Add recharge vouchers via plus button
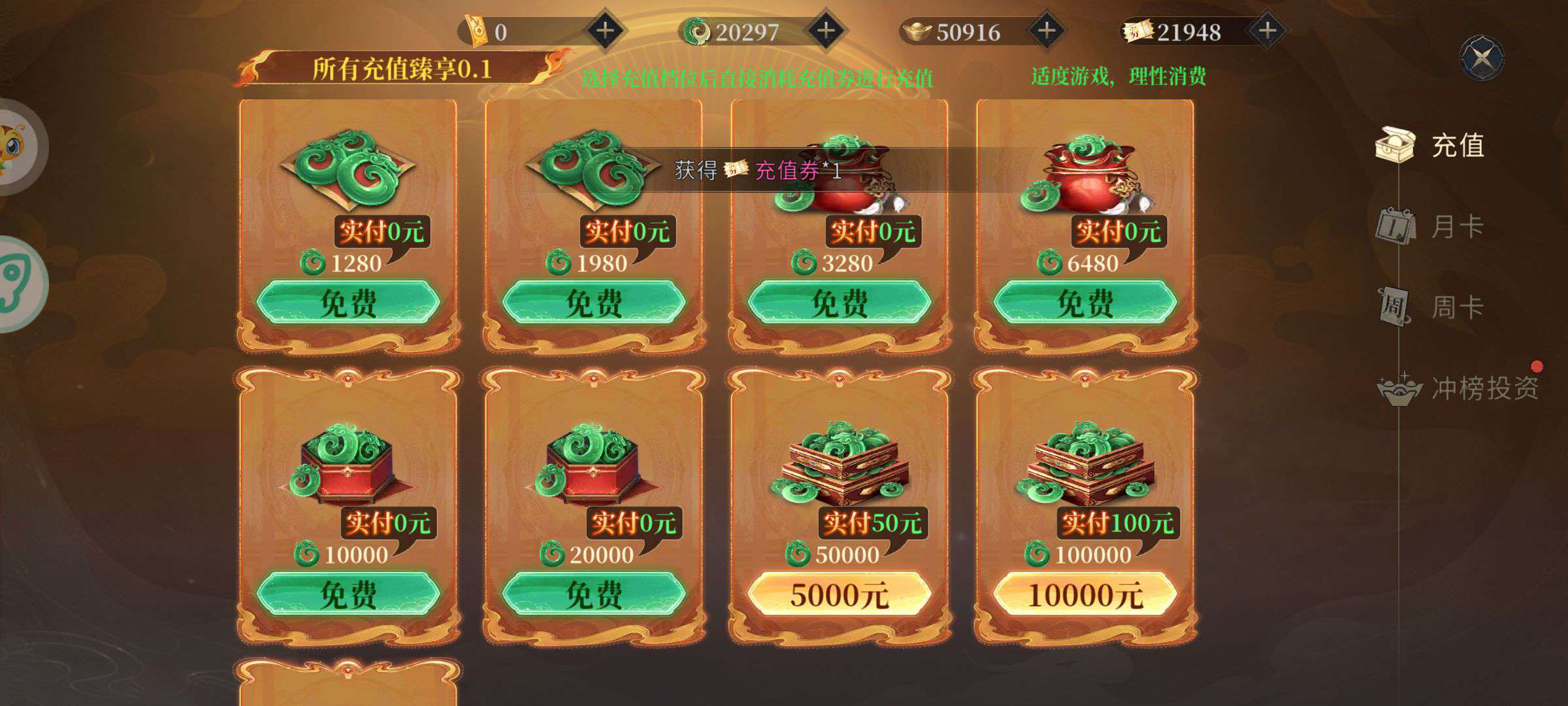The width and height of the screenshot is (1568, 706). point(1267,31)
